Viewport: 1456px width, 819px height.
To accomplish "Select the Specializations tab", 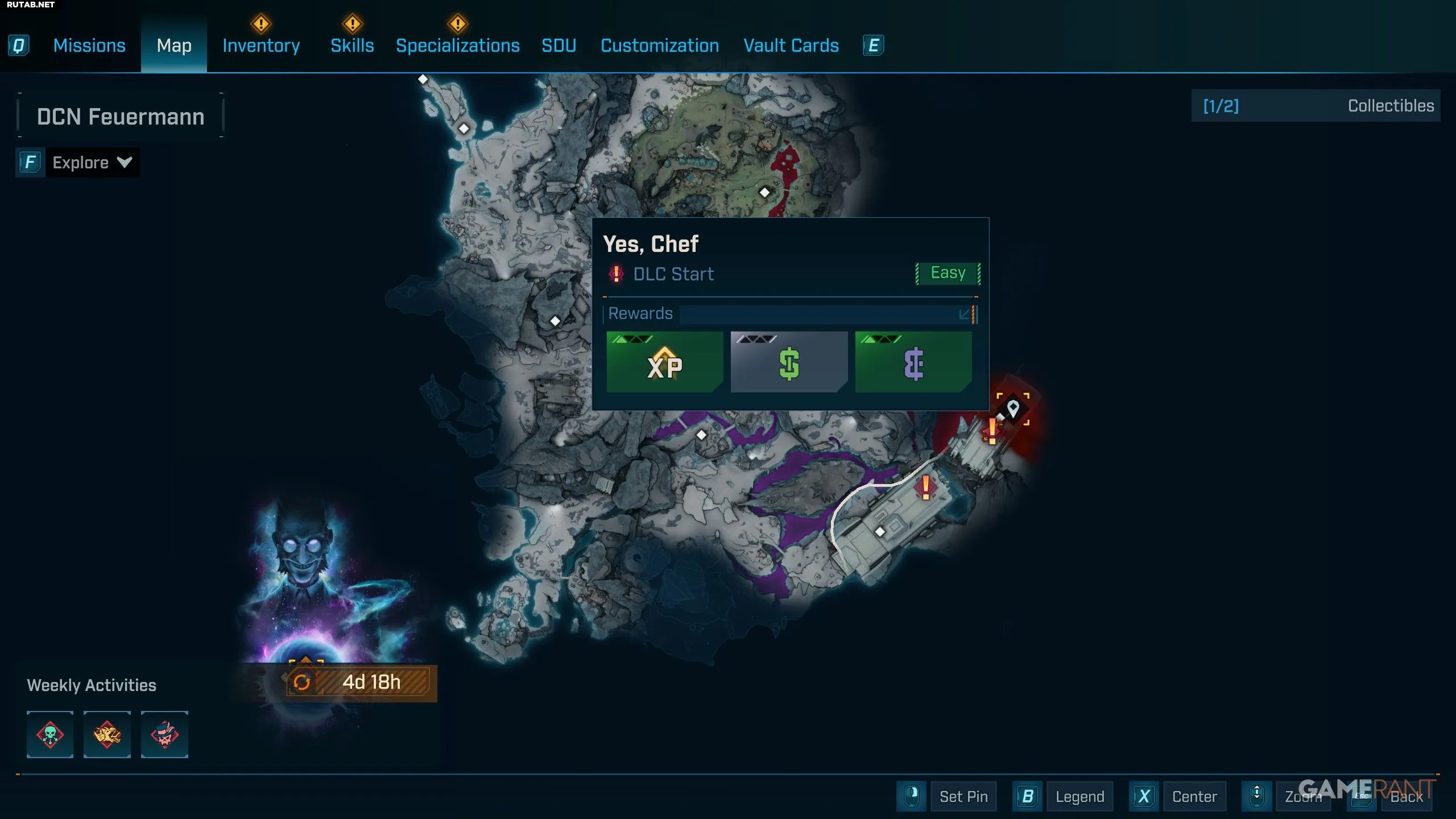I will pos(458,45).
